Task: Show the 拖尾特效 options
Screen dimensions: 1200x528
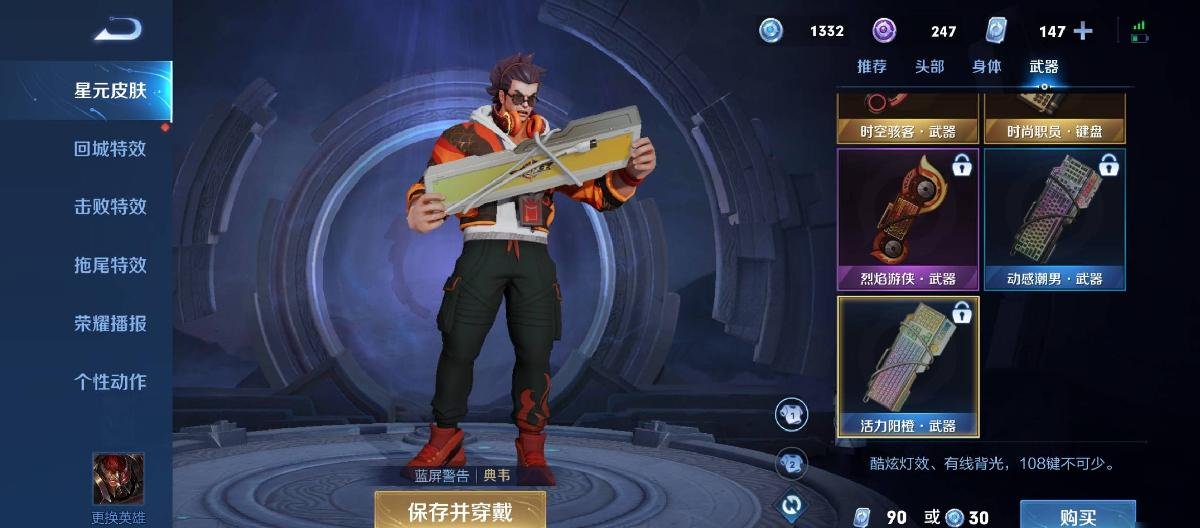Action: point(110,265)
